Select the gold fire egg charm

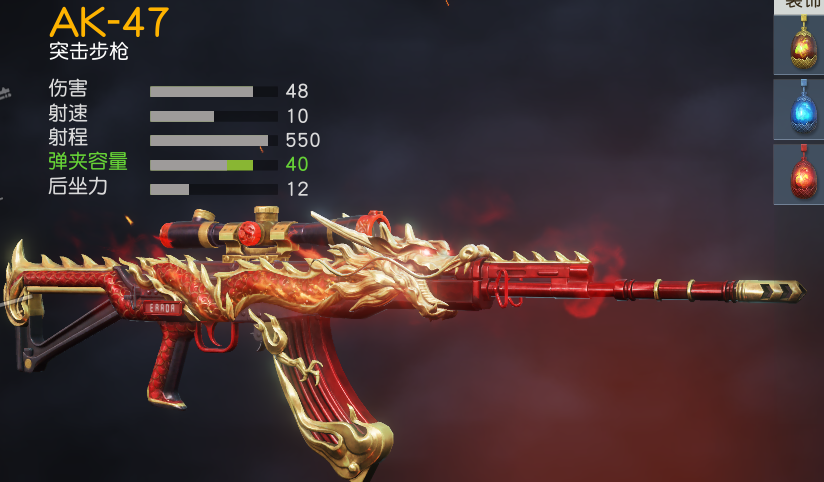799,45
